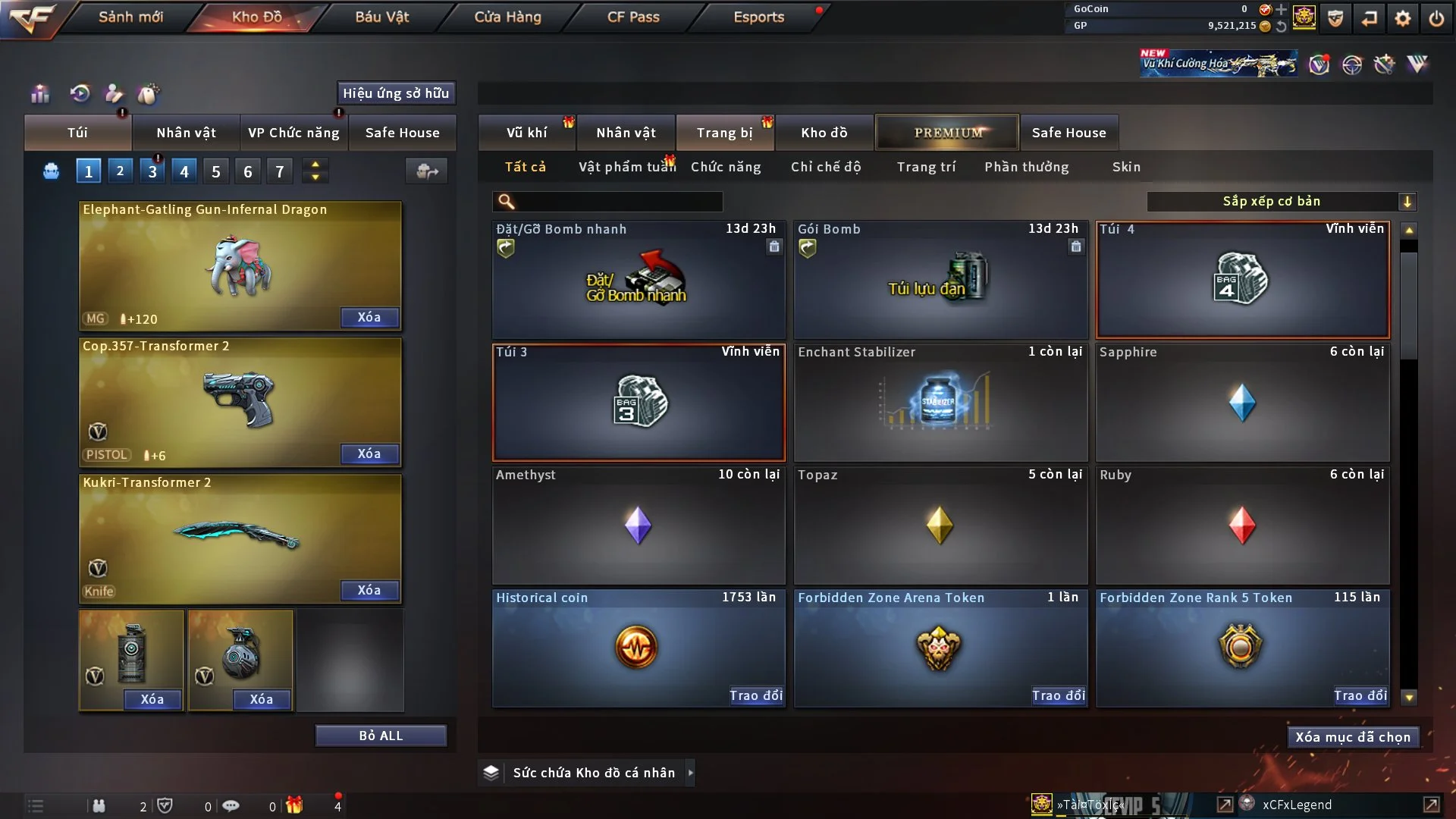1456x819 pixels.
Task: Switch to the Báu Vật tab
Action: tap(381, 17)
